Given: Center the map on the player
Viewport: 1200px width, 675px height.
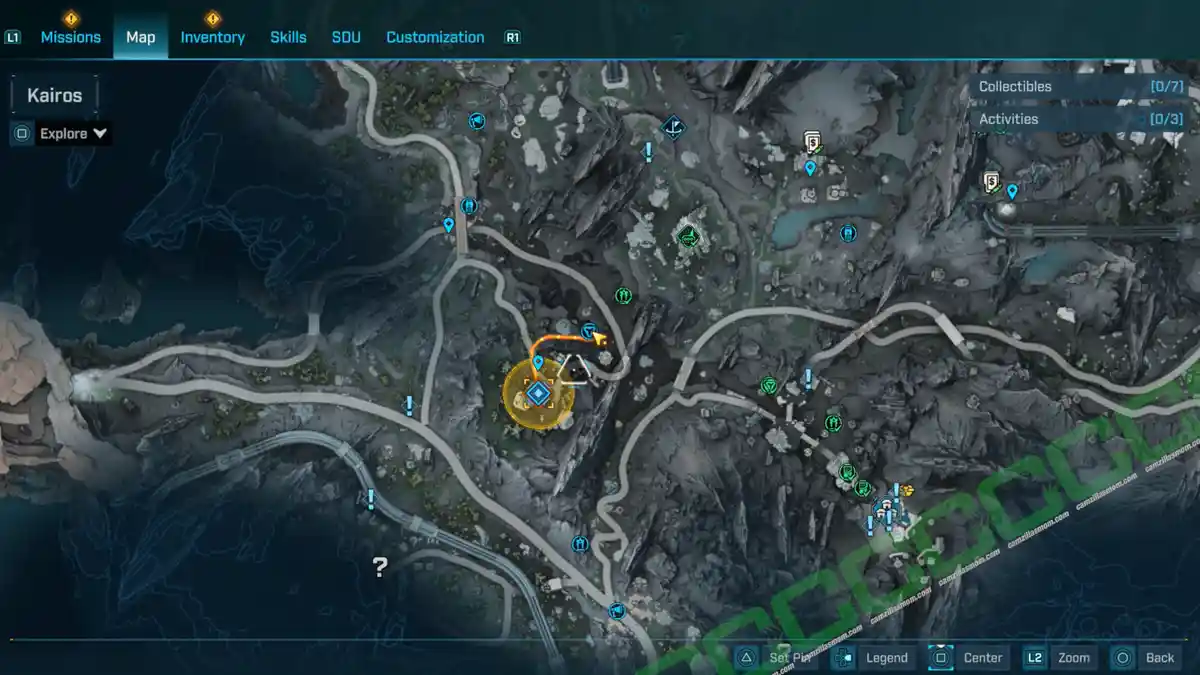Looking at the screenshot, I should 982,657.
